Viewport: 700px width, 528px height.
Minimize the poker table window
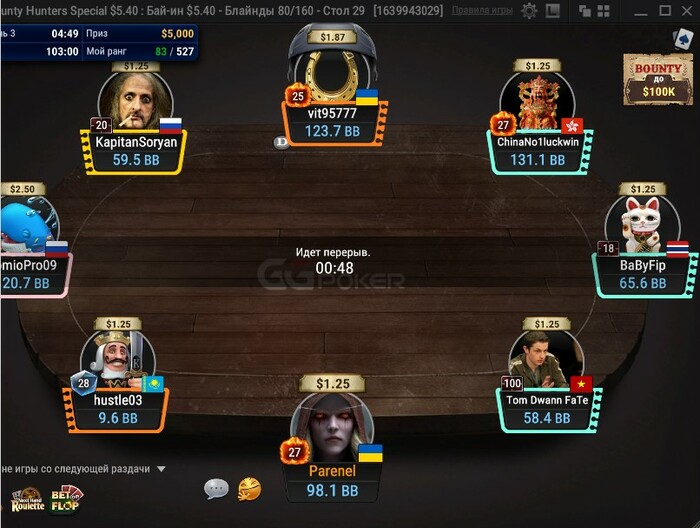(640, 10)
